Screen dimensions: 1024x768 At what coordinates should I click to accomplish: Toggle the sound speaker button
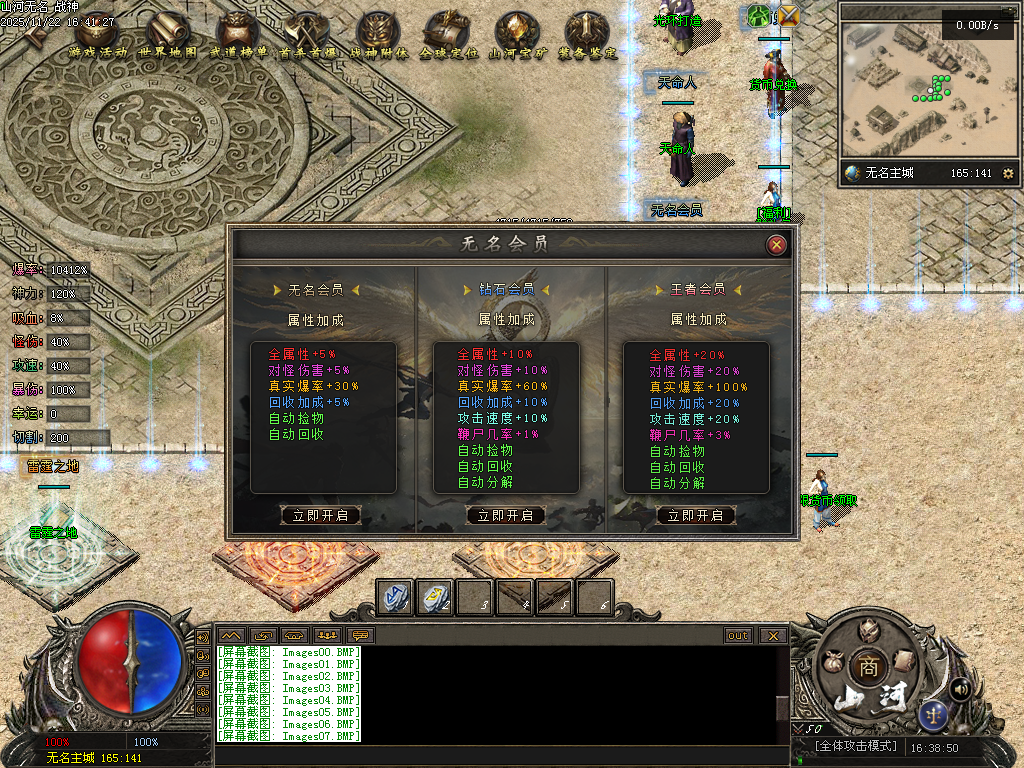click(x=960, y=689)
